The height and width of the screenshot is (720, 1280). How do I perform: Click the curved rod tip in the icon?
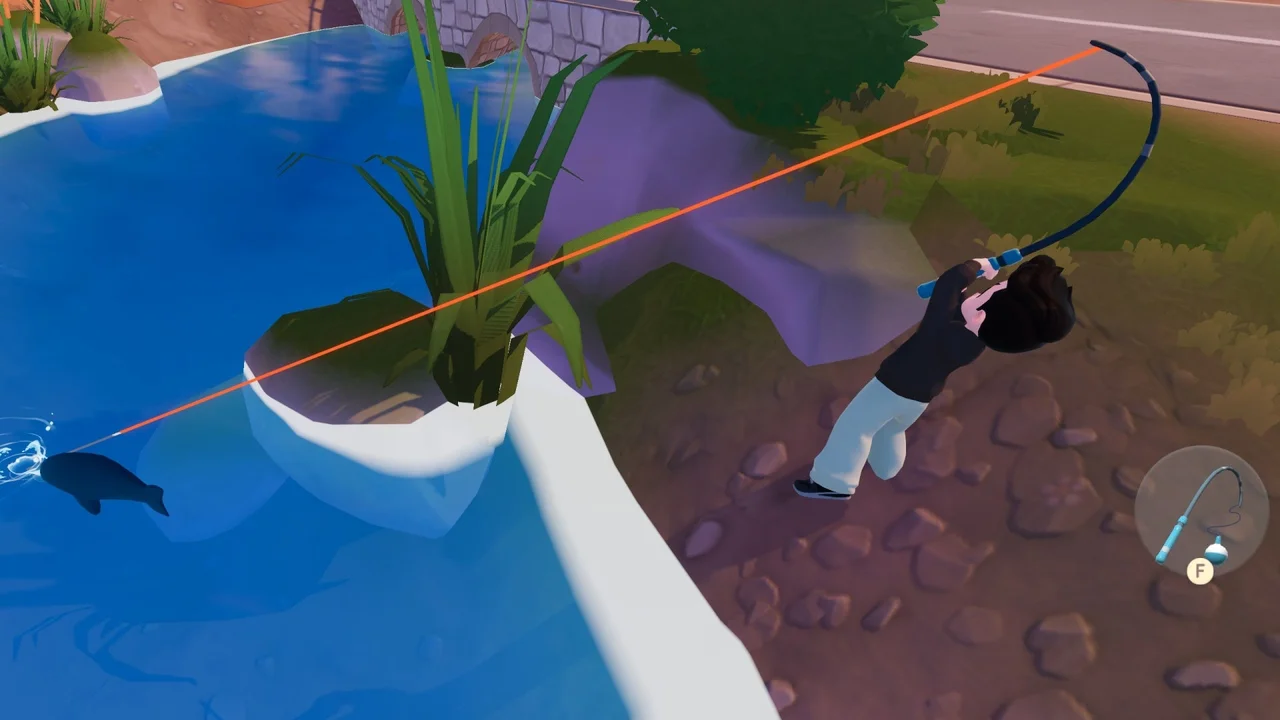[1228, 470]
